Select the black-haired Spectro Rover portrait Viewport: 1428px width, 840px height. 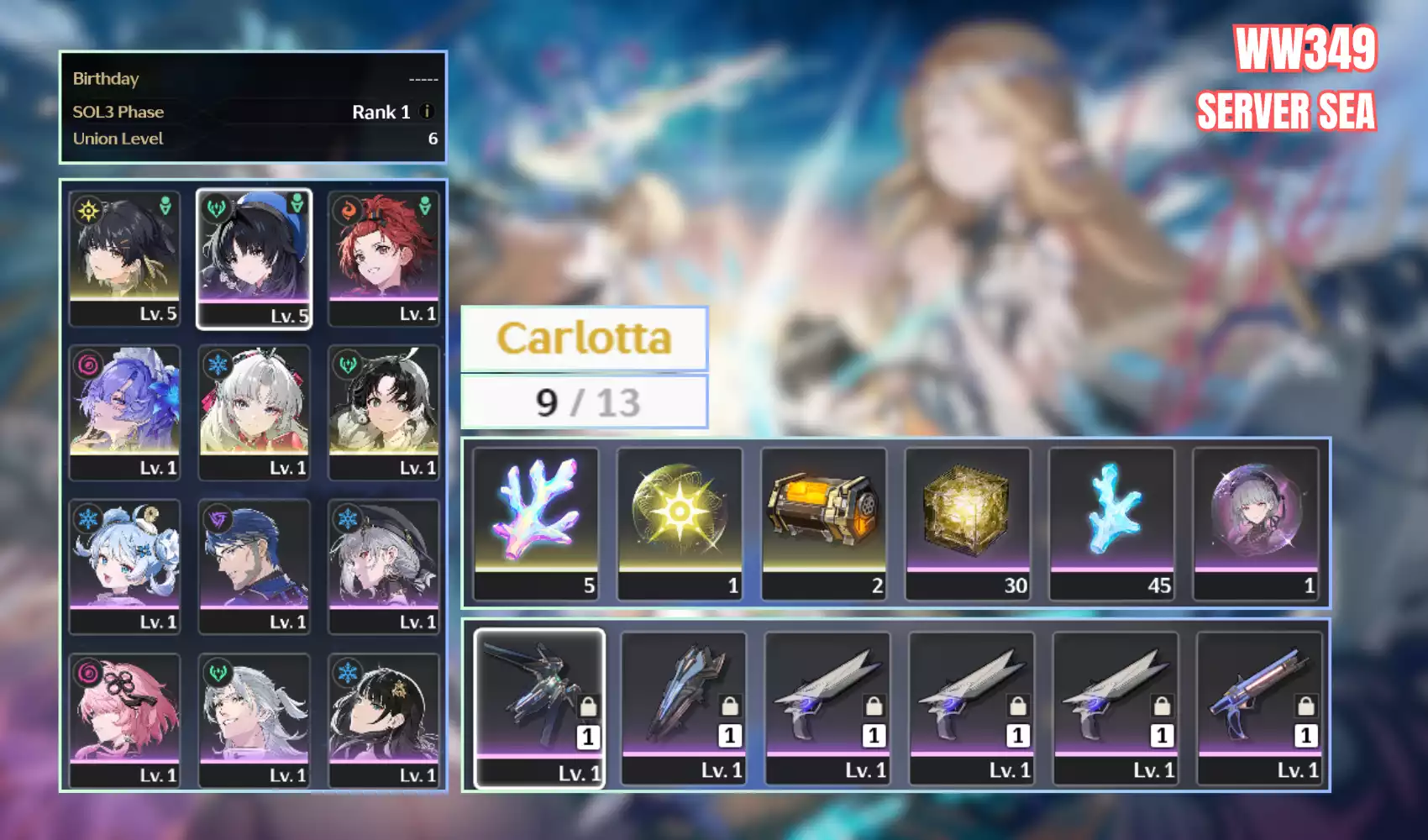coord(124,256)
